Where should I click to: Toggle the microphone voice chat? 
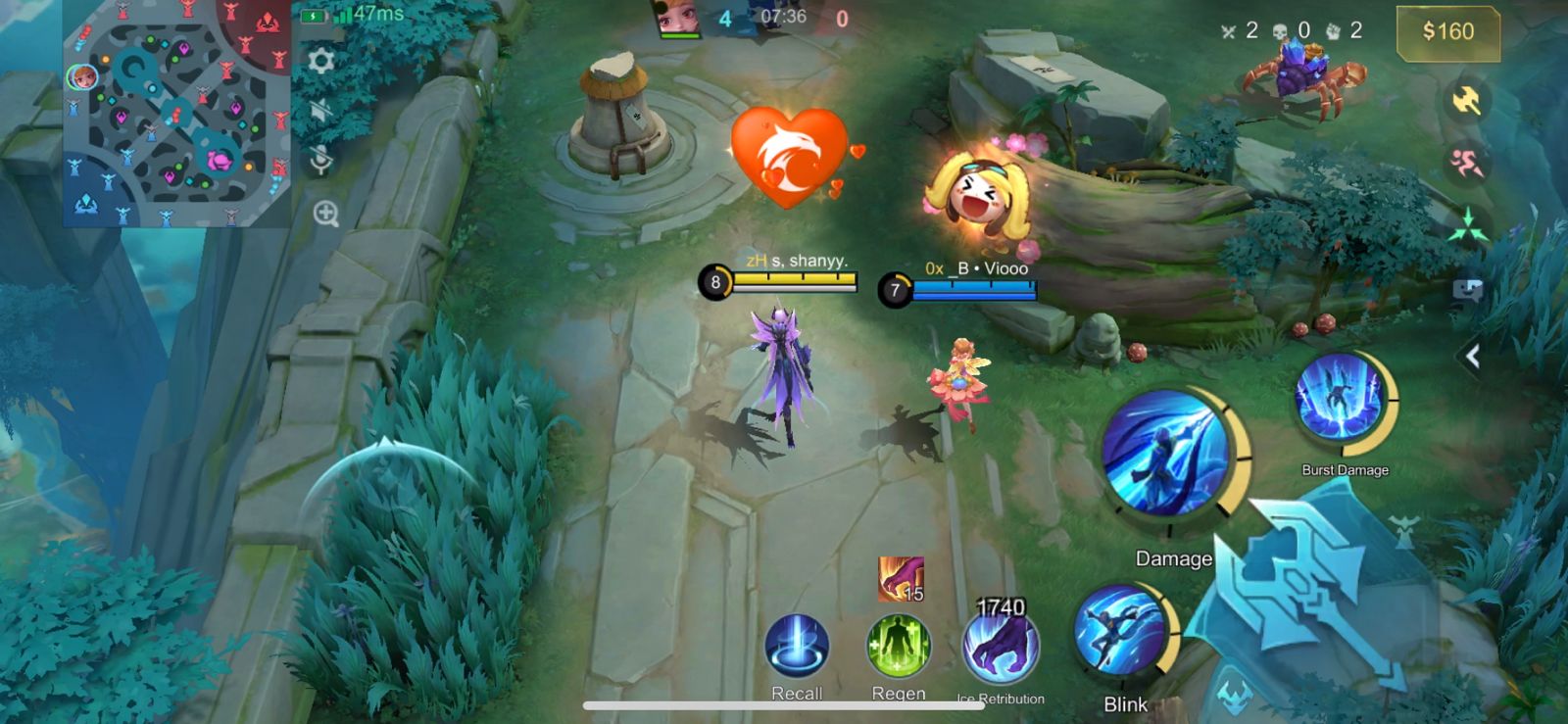pos(321,160)
